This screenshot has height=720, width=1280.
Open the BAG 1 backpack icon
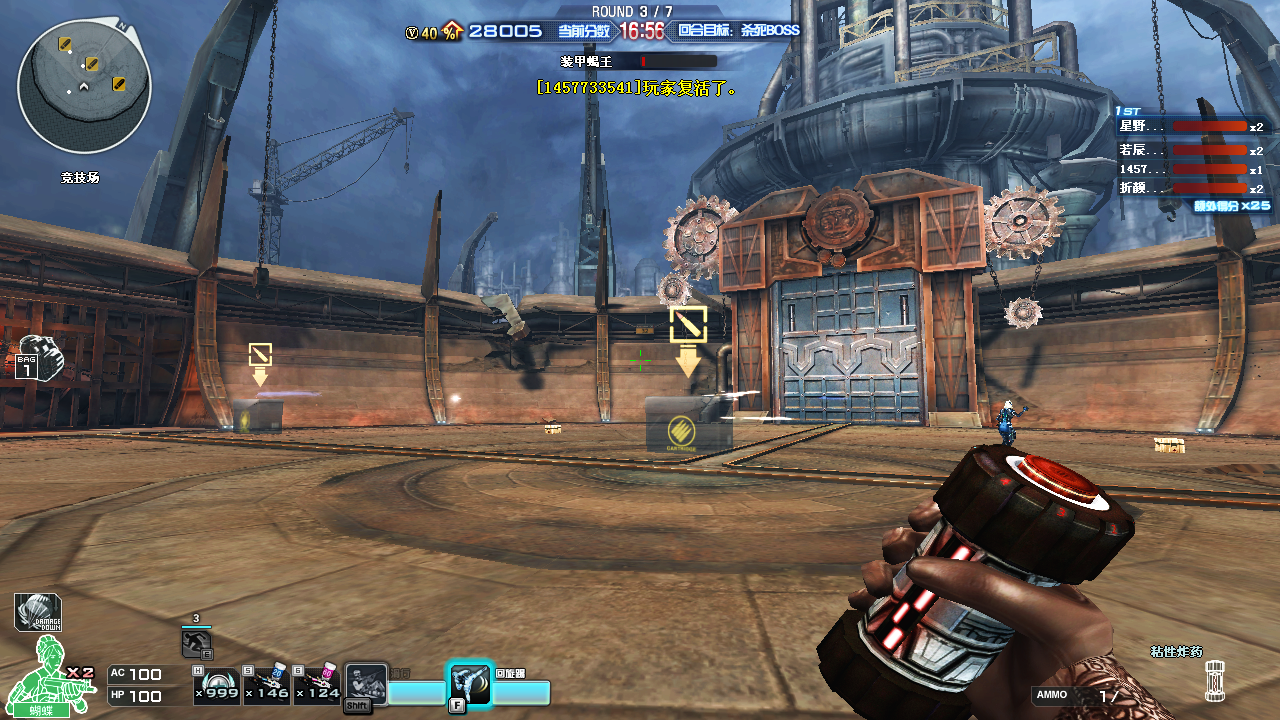pyautogui.click(x=39, y=358)
